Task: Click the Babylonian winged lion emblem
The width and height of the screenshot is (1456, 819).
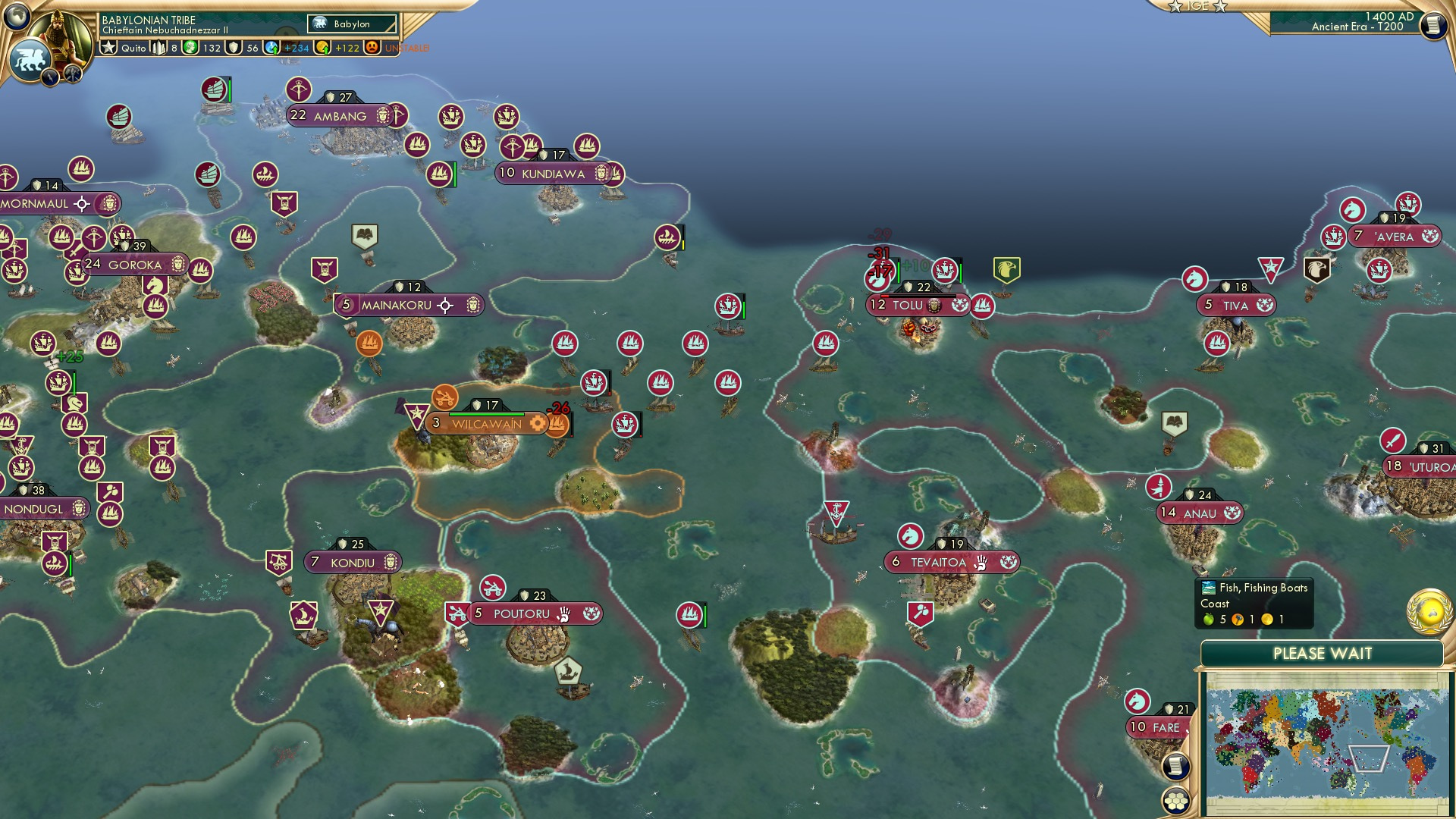Action: tap(30, 56)
